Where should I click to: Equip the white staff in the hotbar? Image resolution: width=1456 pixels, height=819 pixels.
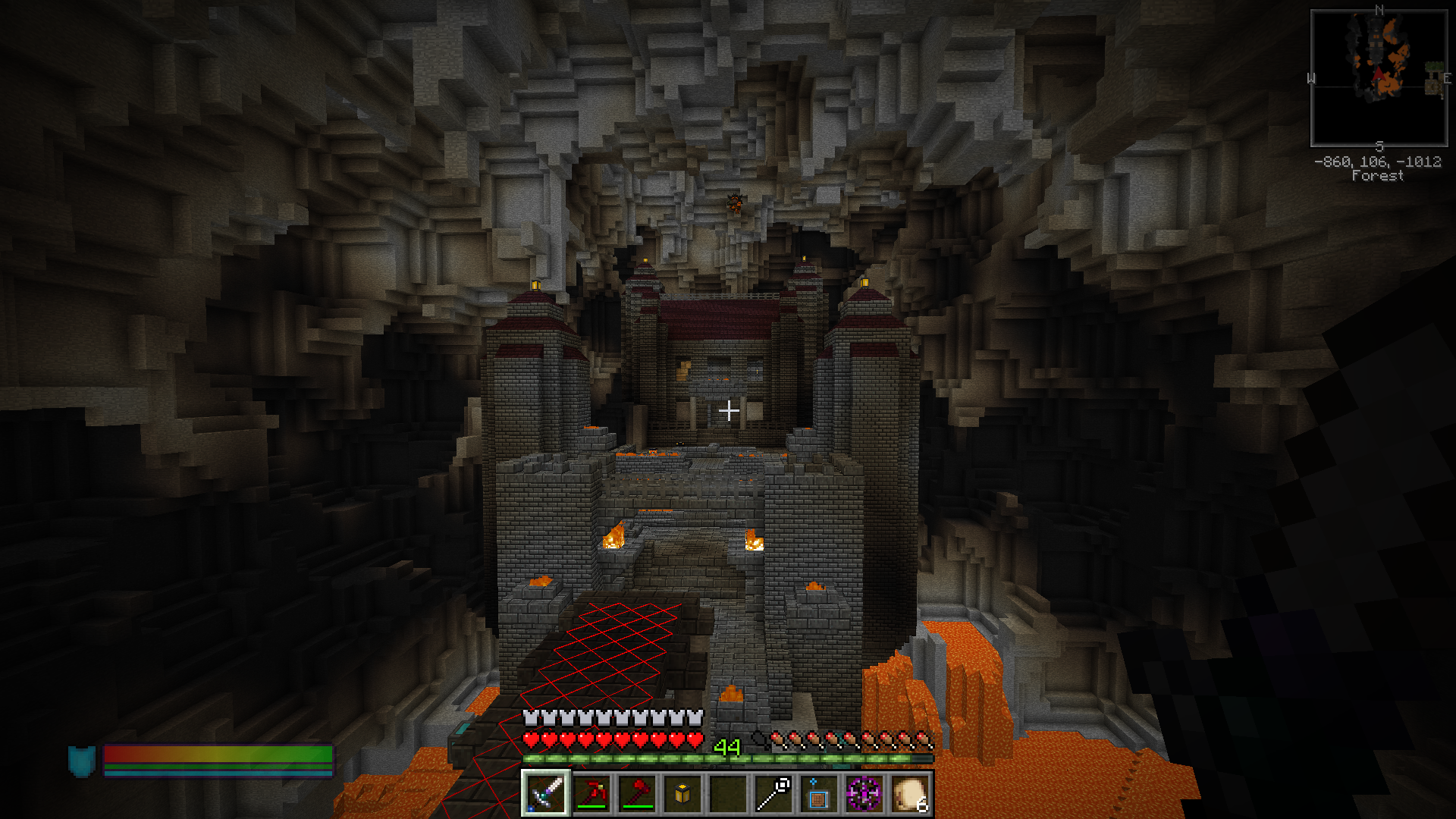(773, 794)
